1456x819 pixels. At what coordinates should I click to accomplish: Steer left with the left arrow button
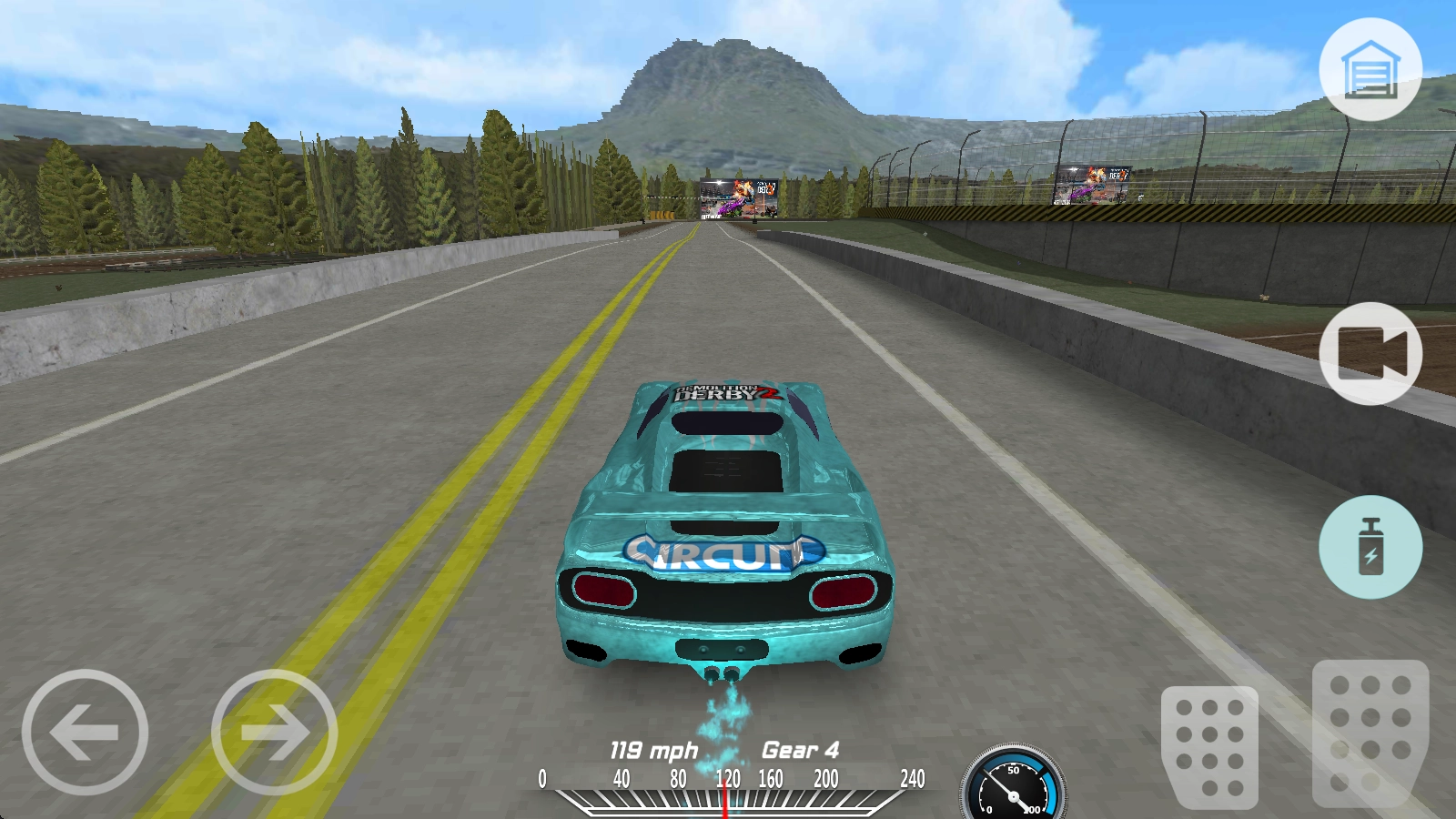[85, 732]
